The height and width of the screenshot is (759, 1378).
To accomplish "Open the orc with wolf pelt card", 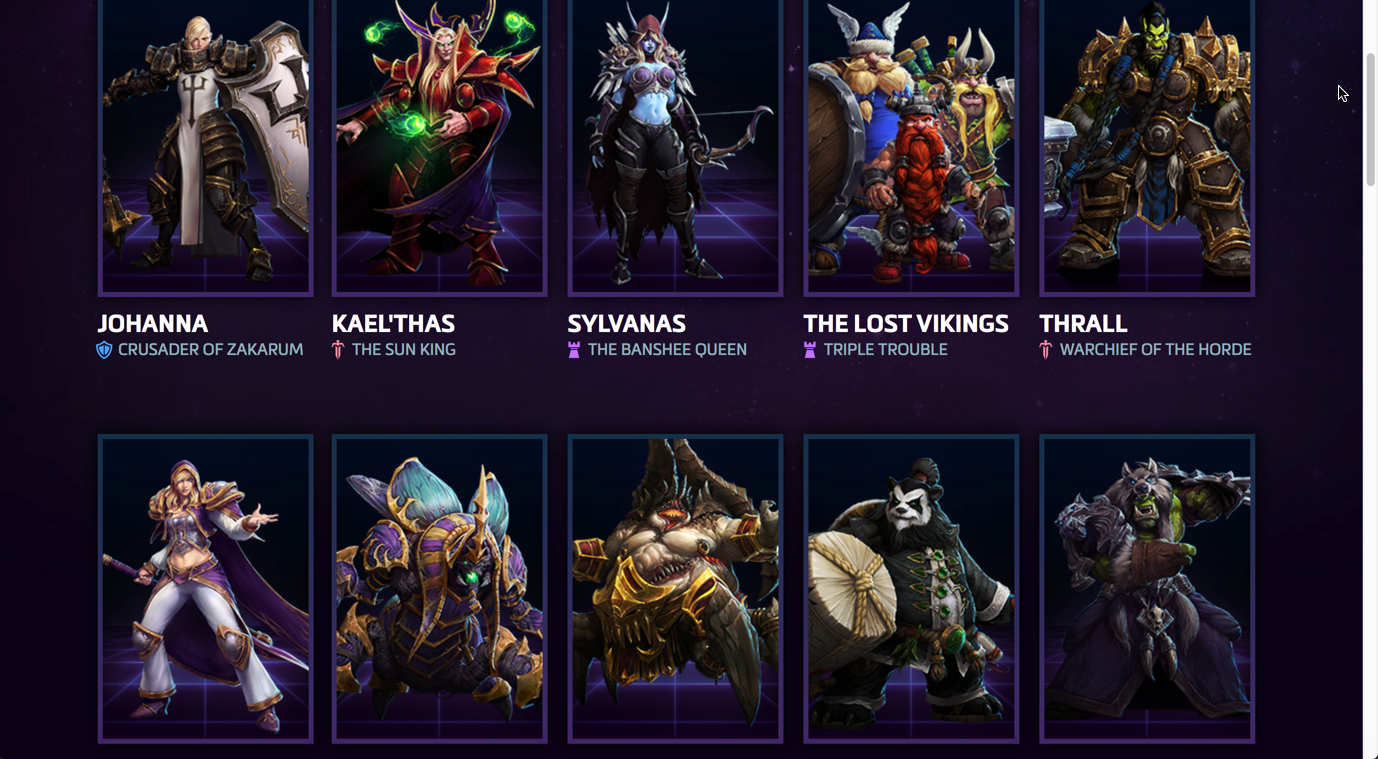I will coord(1147,588).
